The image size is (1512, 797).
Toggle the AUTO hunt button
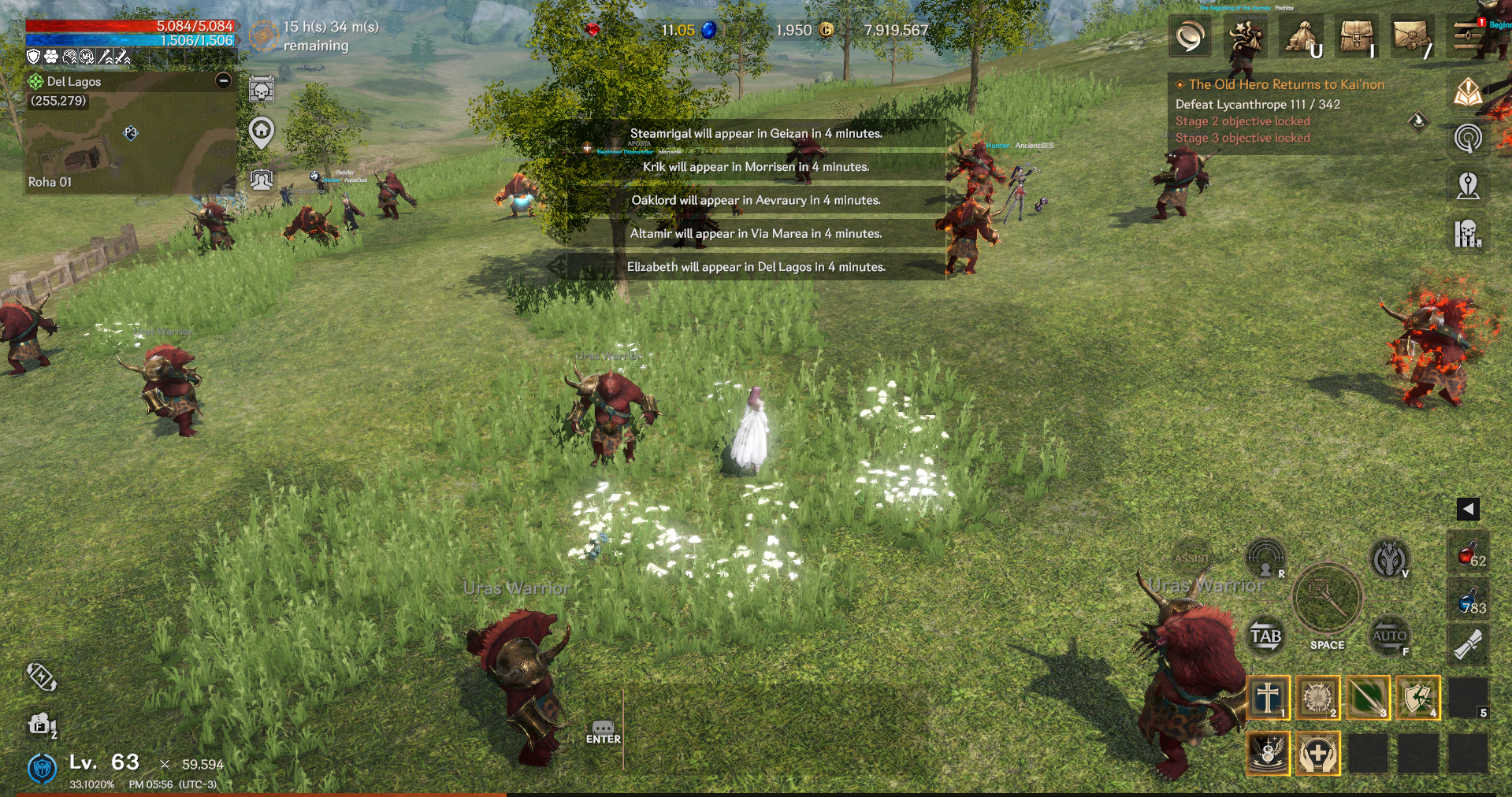[1388, 636]
